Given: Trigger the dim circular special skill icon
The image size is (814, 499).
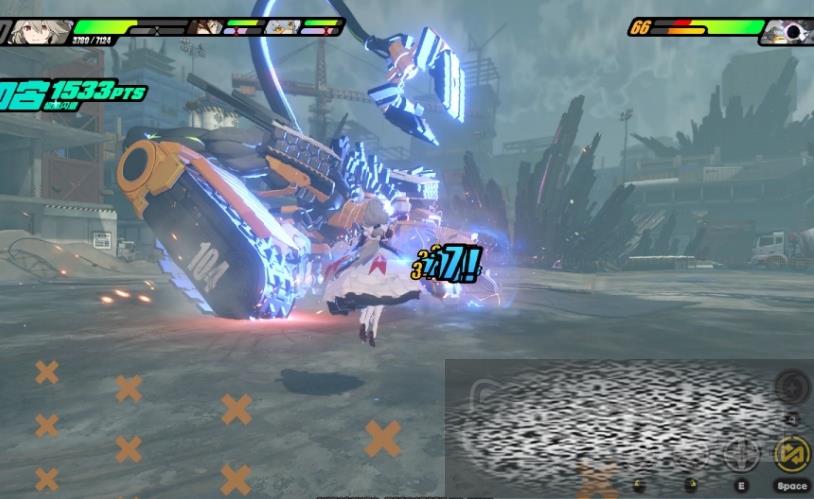Looking at the screenshot, I should coord(741,455).
